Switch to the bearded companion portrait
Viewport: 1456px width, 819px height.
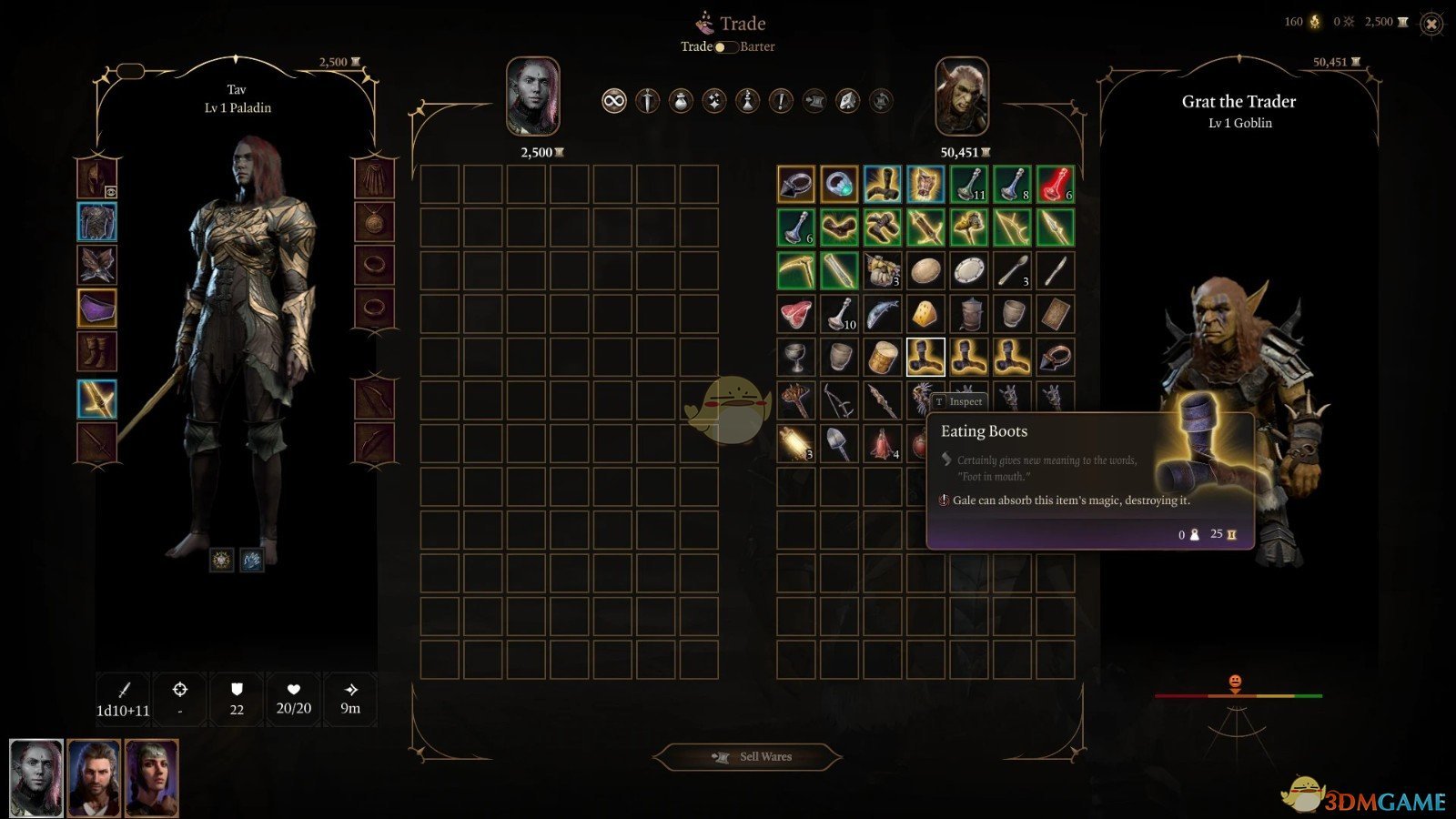tap(94, 778)
